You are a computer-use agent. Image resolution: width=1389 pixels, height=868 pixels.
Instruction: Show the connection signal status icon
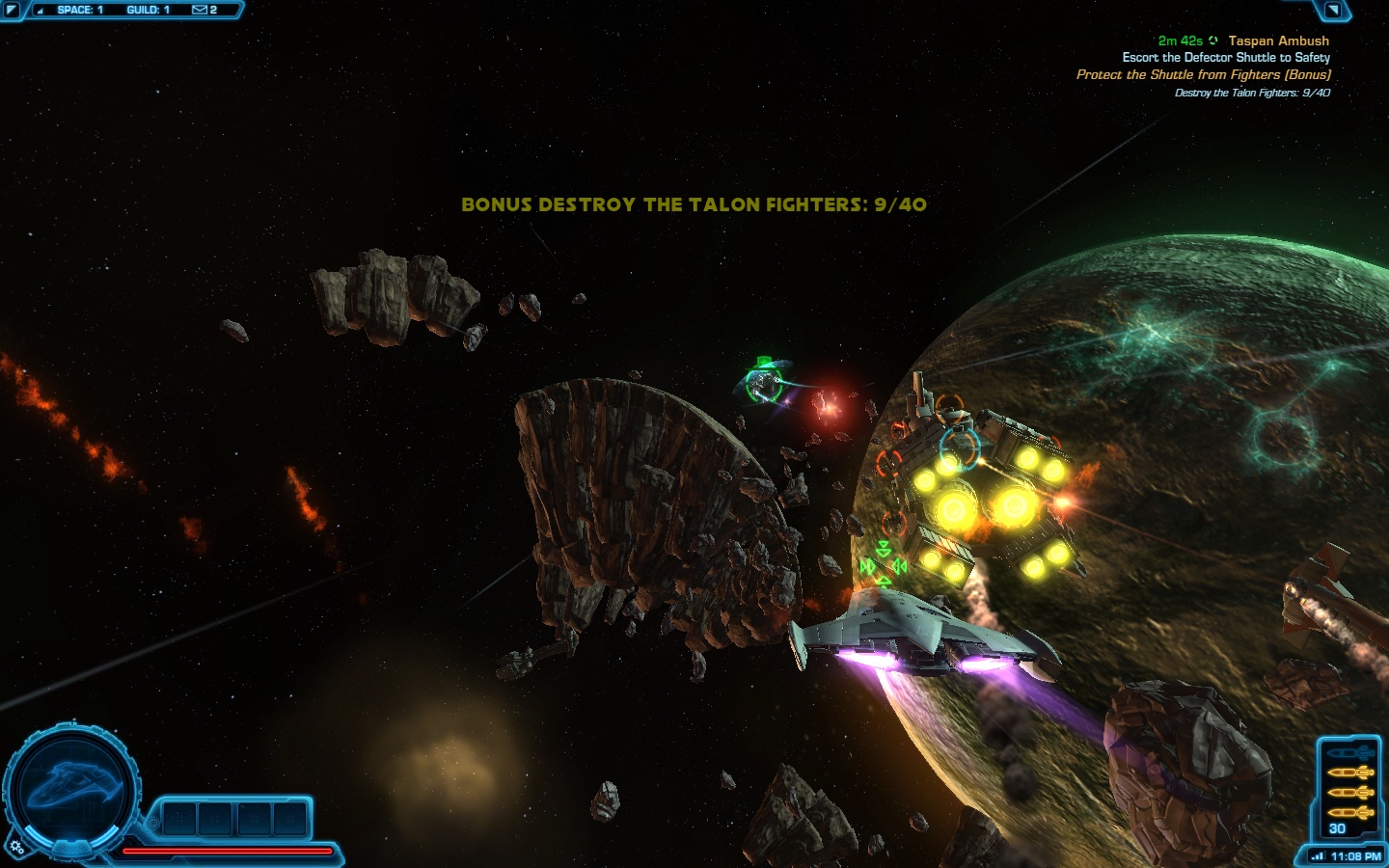1318,855
